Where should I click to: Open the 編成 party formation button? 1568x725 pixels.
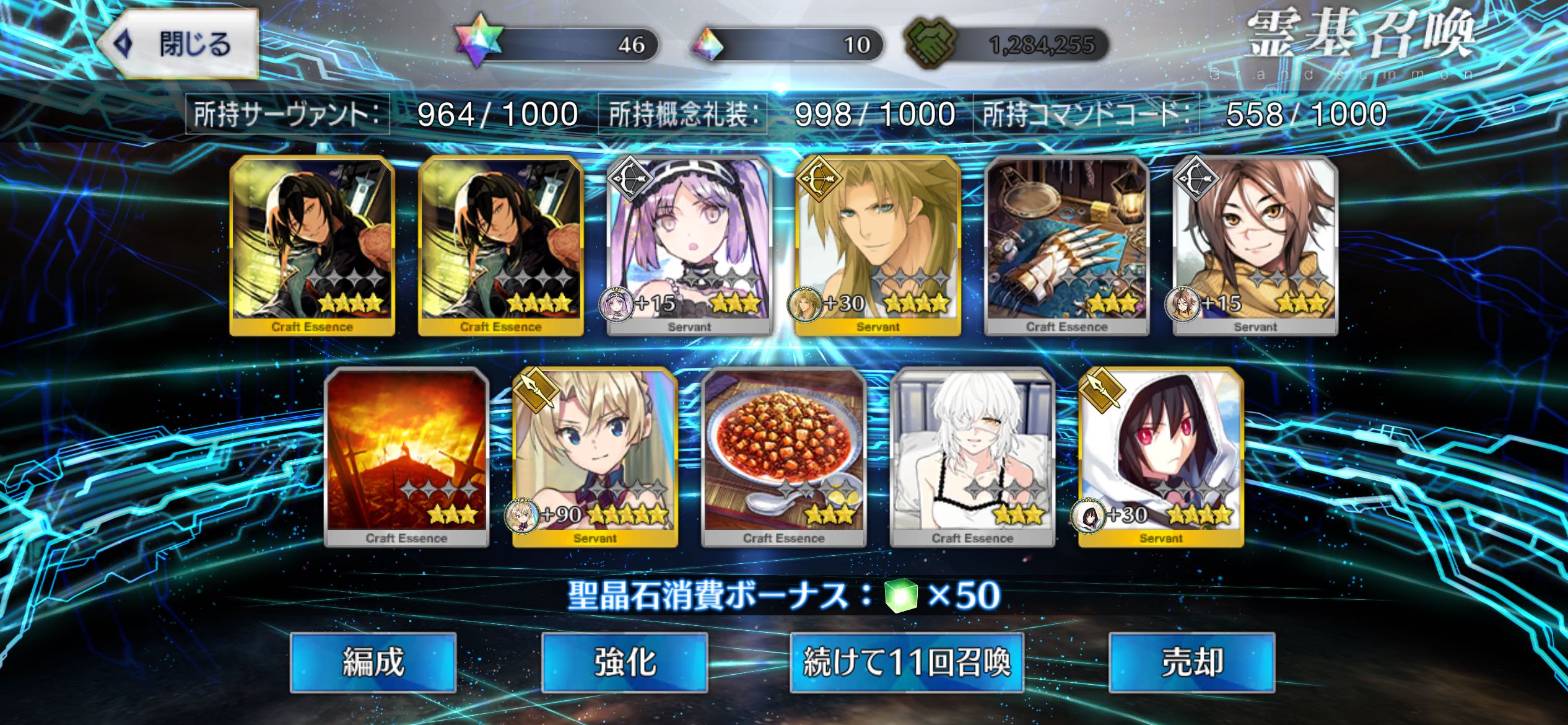point(373,662)
